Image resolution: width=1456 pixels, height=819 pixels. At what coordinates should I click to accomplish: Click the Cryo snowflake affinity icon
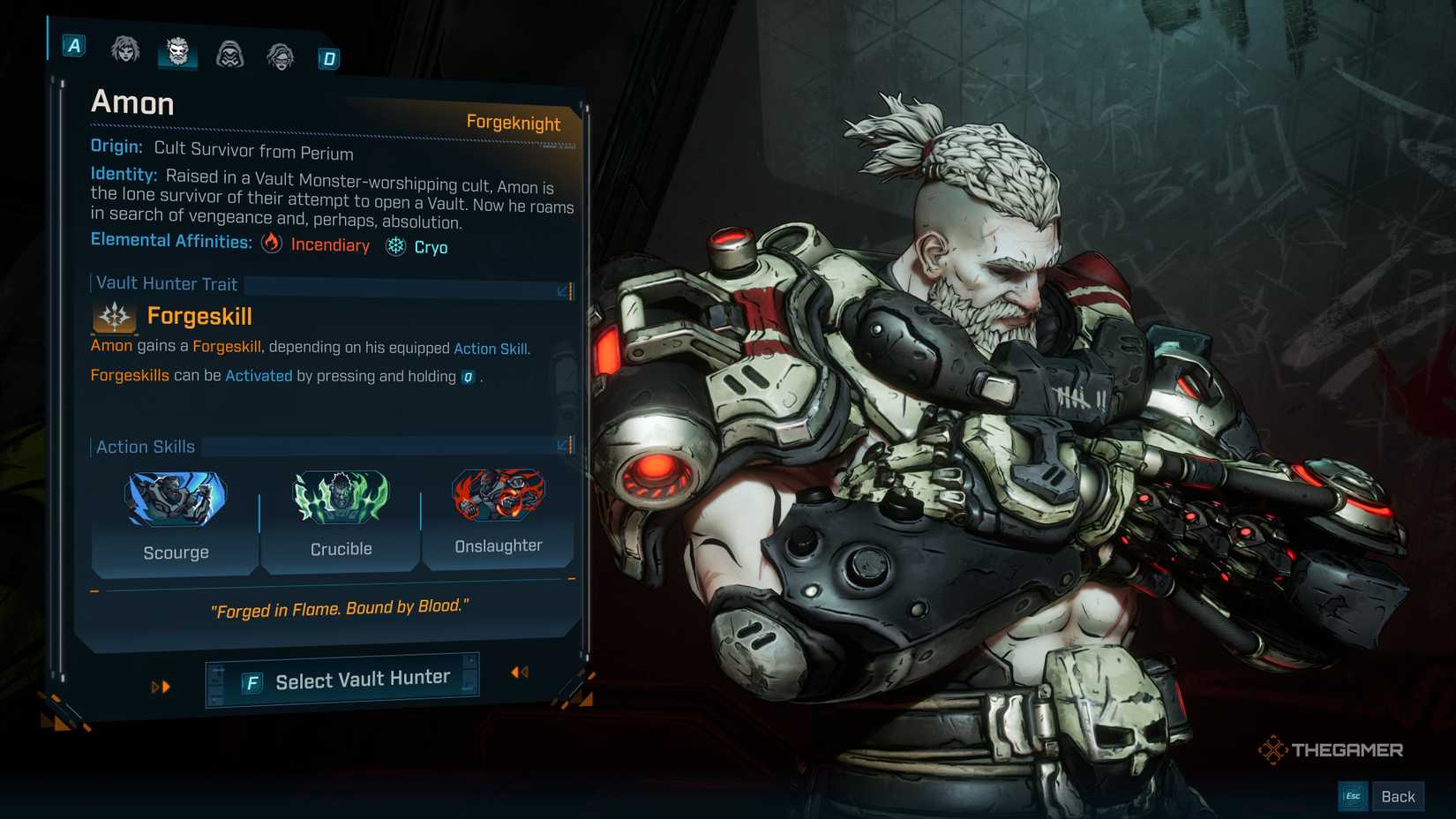click(394, 247)
